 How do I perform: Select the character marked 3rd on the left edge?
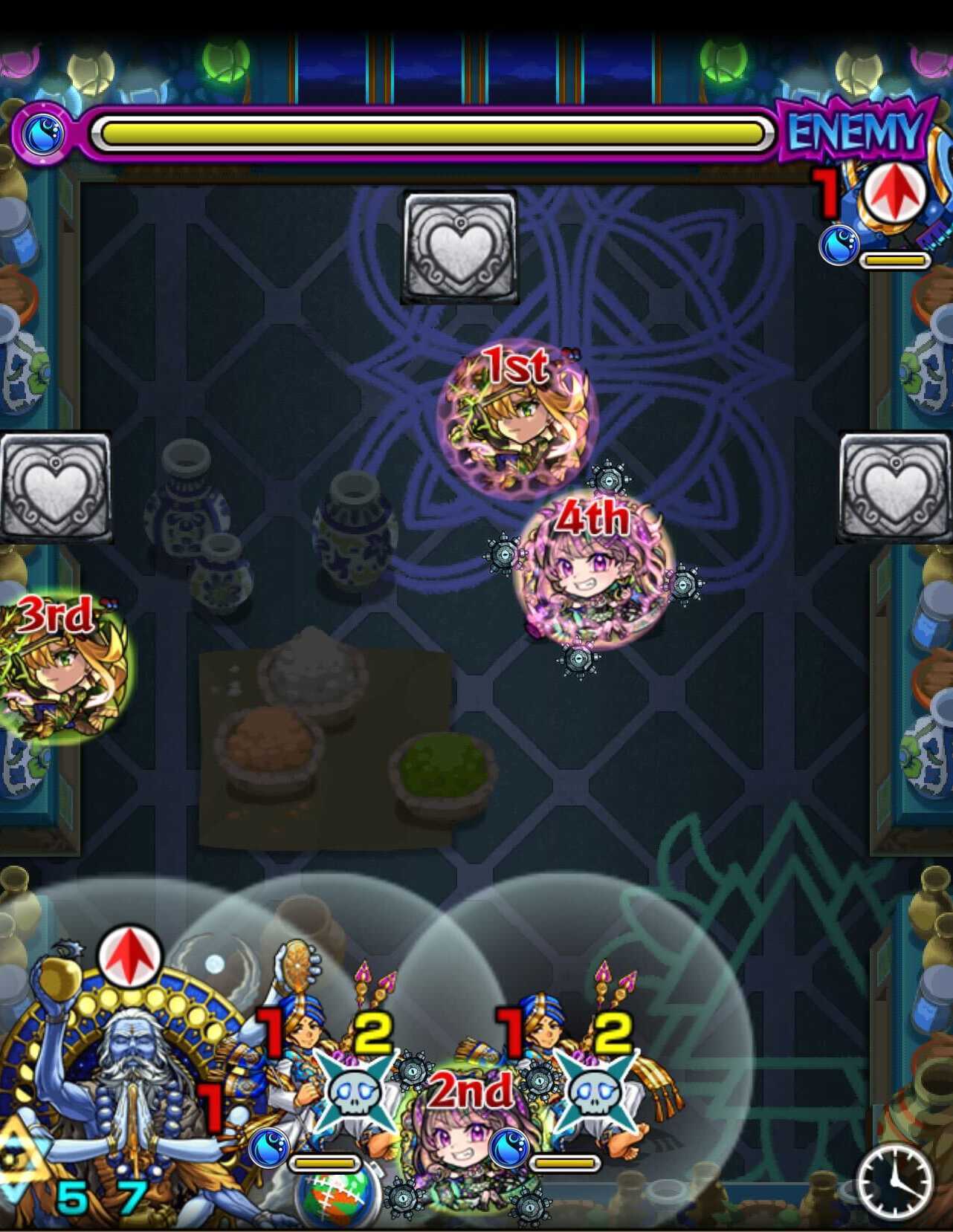pos(56,669)
